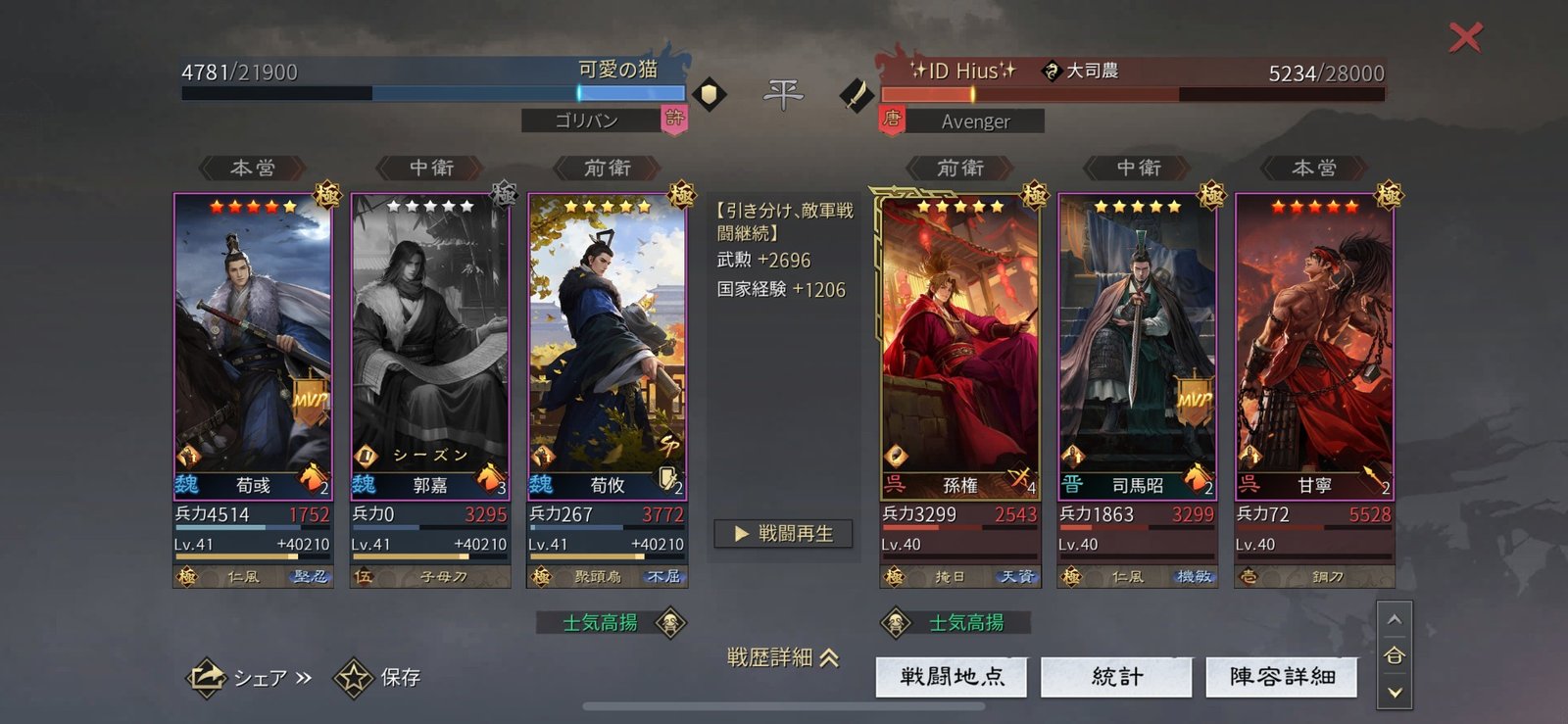This screenshot has width=1568, height=724.
Task: Click the down arrow on the right scroller
Action: coord(1395,693)
